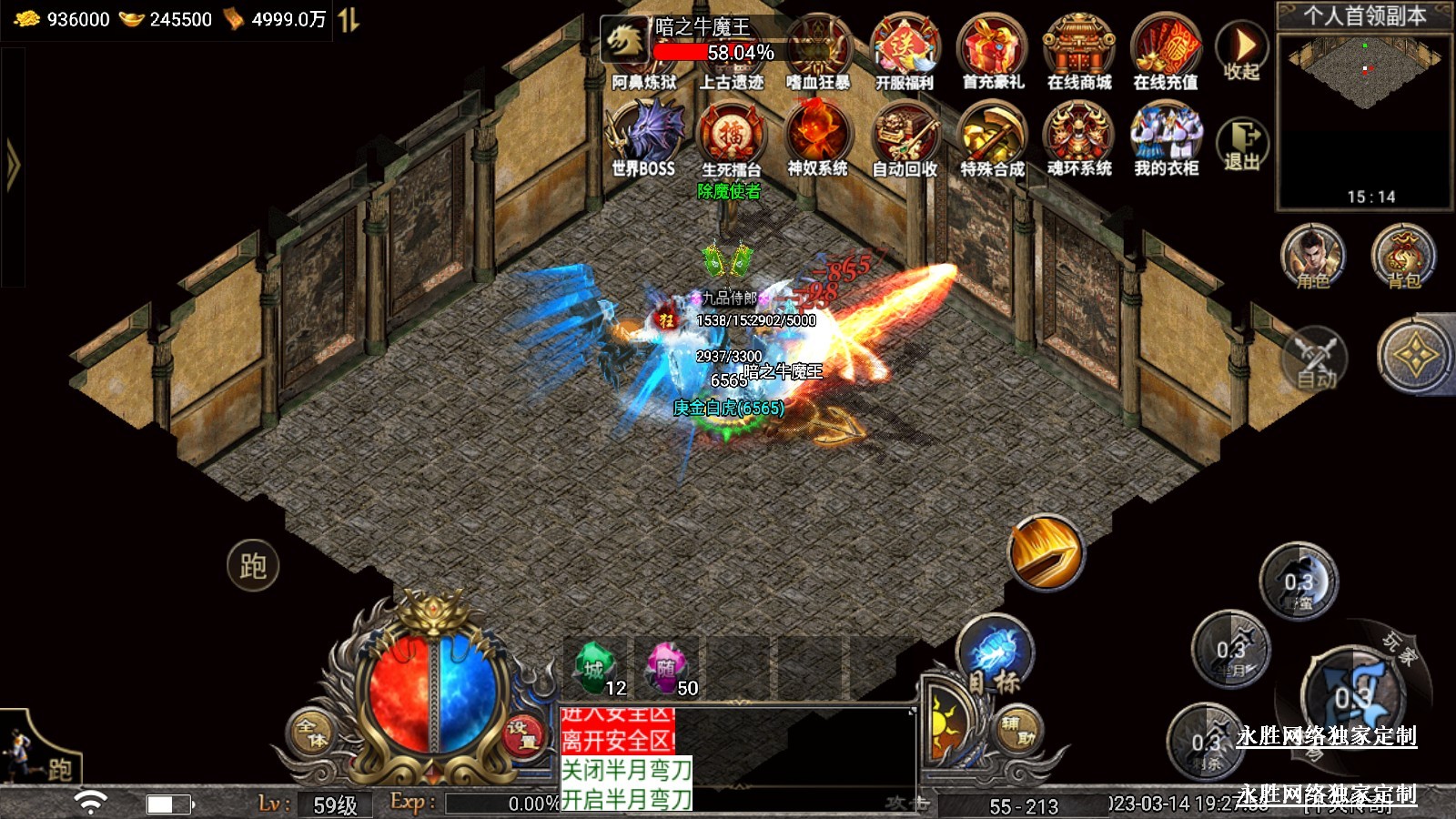The width and height of the screenshot is (1456, 819).
Task: Open the 神奴系统 icon
Action: pos(817,136)
